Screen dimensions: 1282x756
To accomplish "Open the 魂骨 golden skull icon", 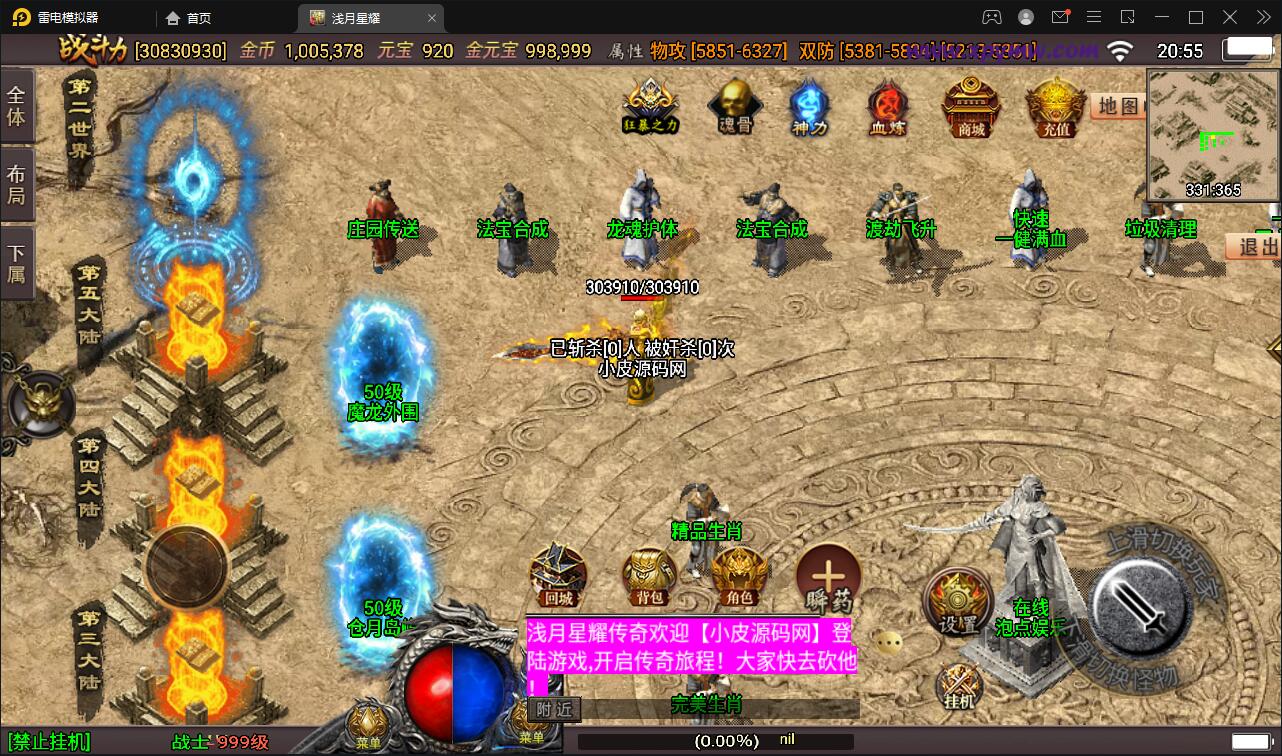I will coord(735,104).
